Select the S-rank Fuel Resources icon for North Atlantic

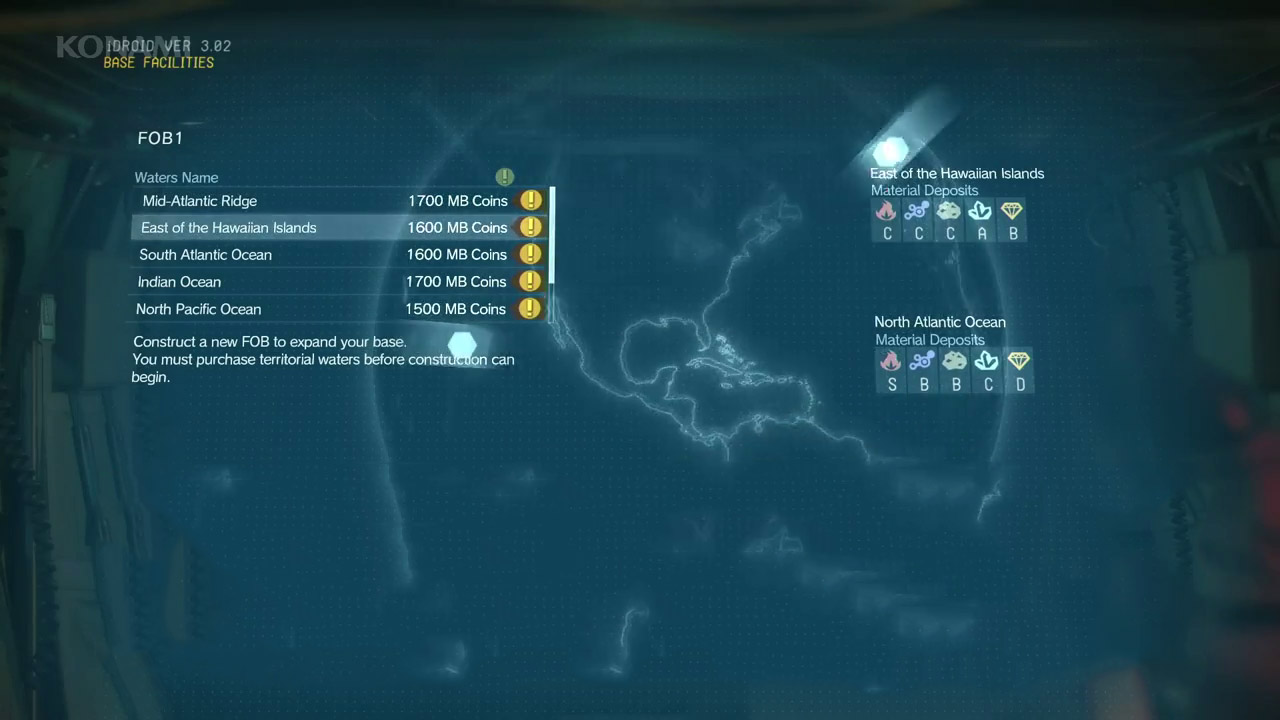pyautogui.click(x=890, y=361)
